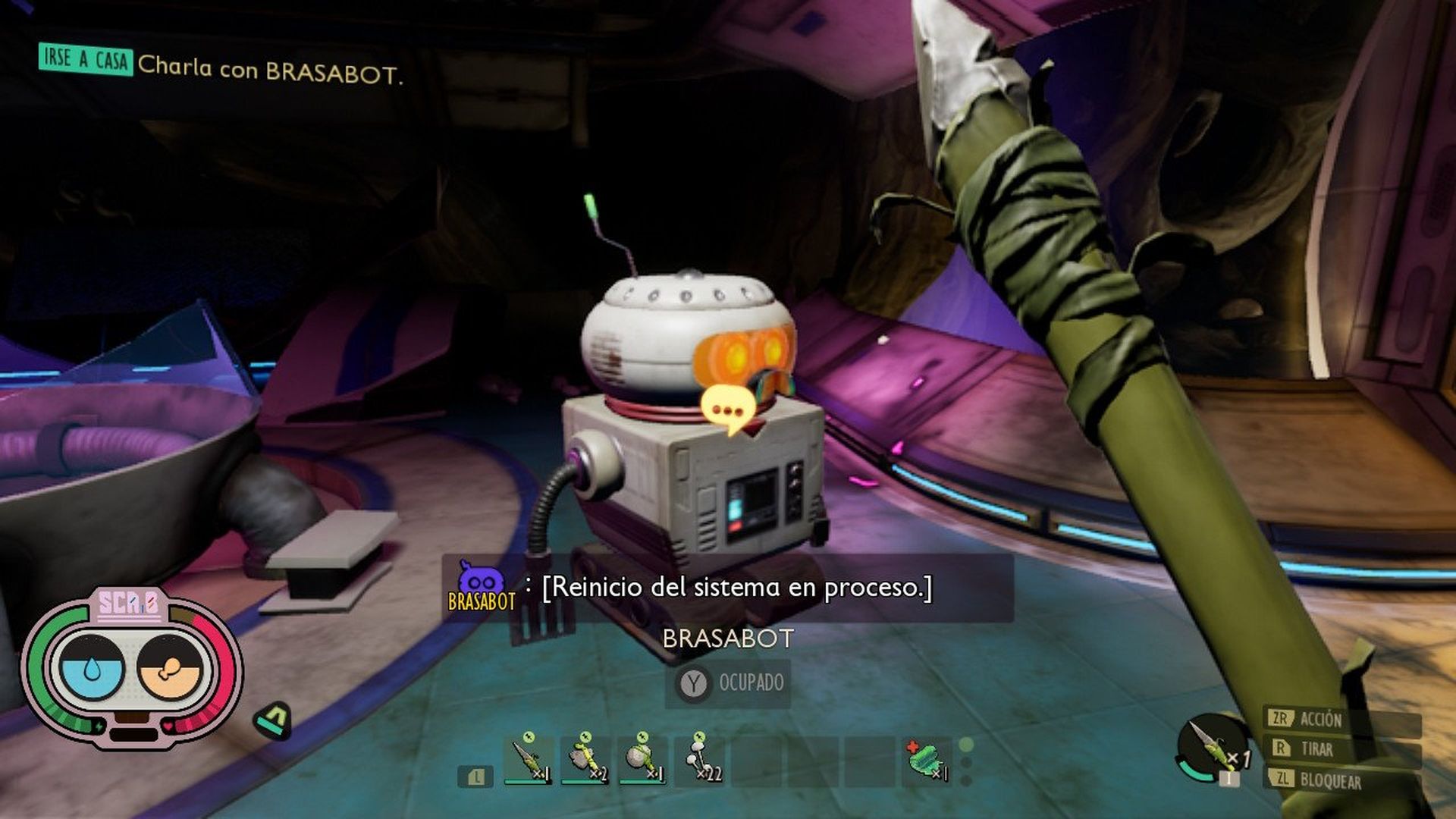
Task: Open the 'Irse a casa' quest tracker
Action: point(86,60)
